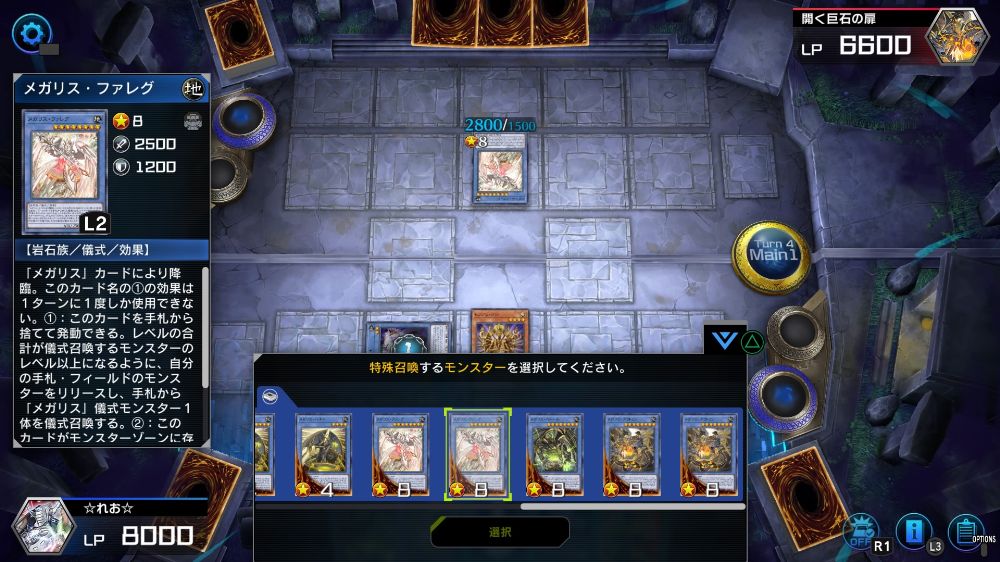
Task: Click the card selection horizontal scrollbar
Action: point(632,506)
